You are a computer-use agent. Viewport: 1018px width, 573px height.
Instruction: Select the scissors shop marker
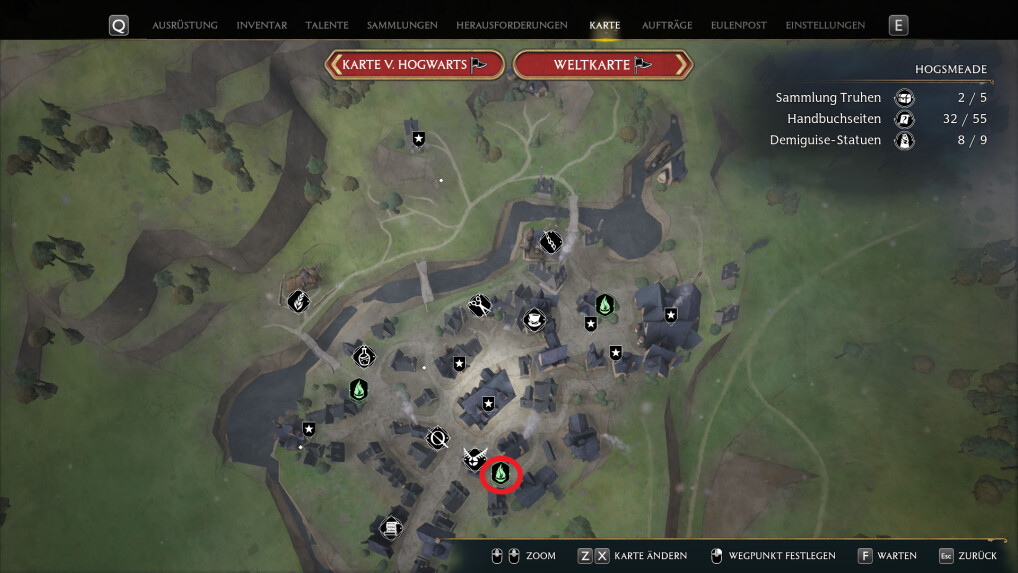tap(479, 304)
